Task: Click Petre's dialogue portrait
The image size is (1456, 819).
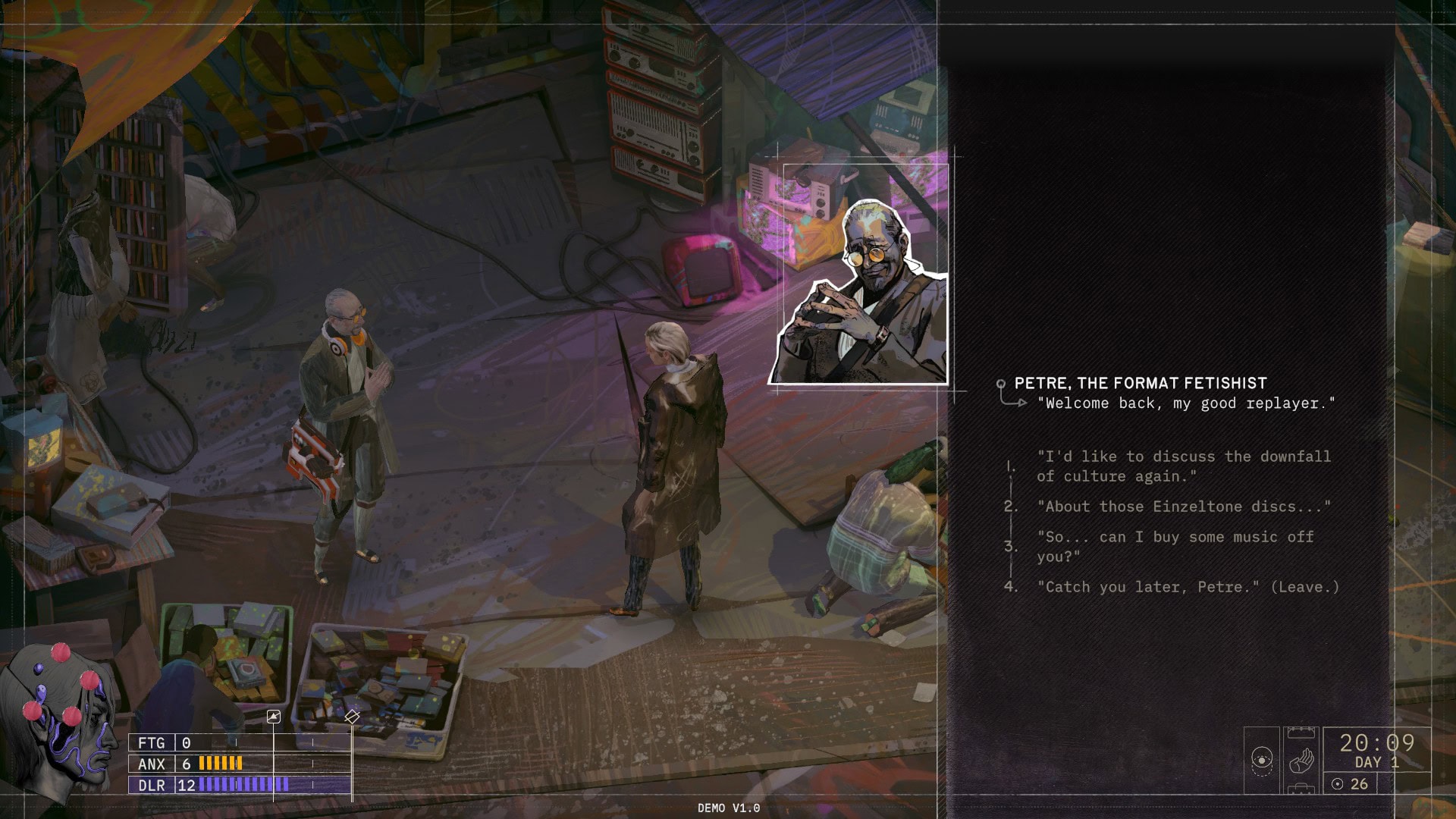Action: pyautogui.click(x=864, y=292)
